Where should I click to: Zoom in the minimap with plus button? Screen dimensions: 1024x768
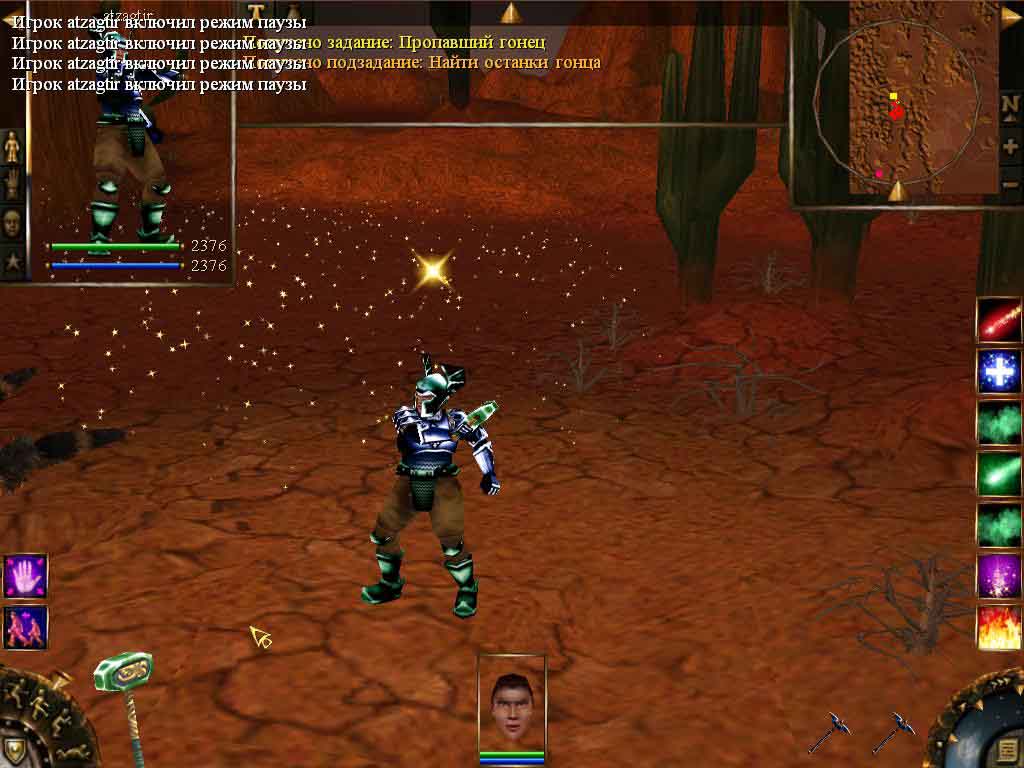tap(1010, 146)
